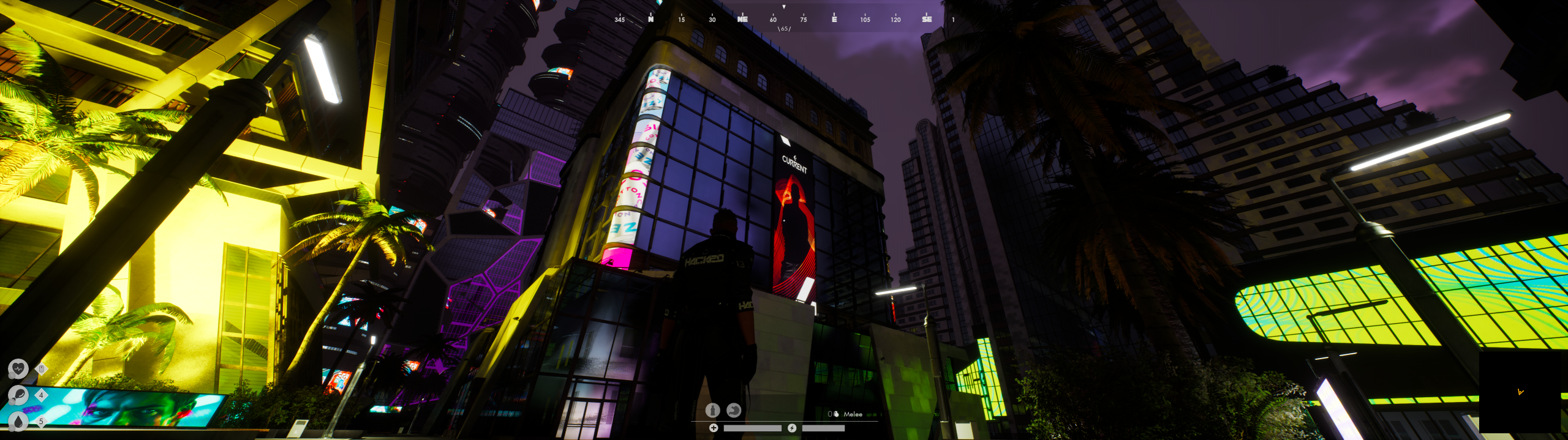Click the compass heading strip
This screenshot has width=1568, height=440.
[x=784, y=19]
